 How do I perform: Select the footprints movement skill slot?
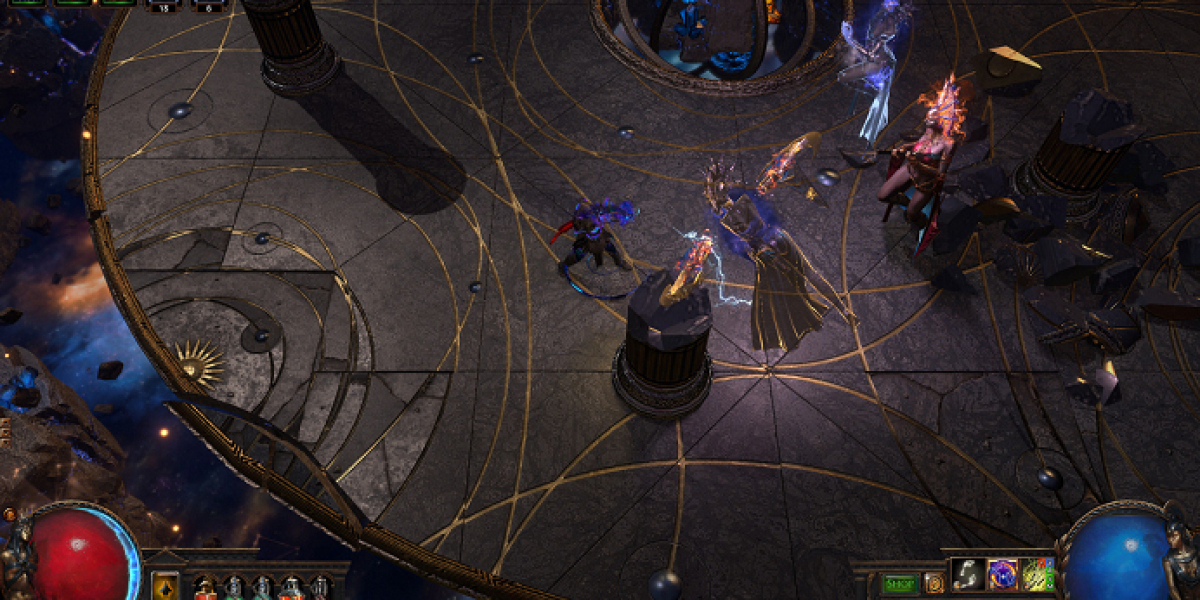coord(967,575)
